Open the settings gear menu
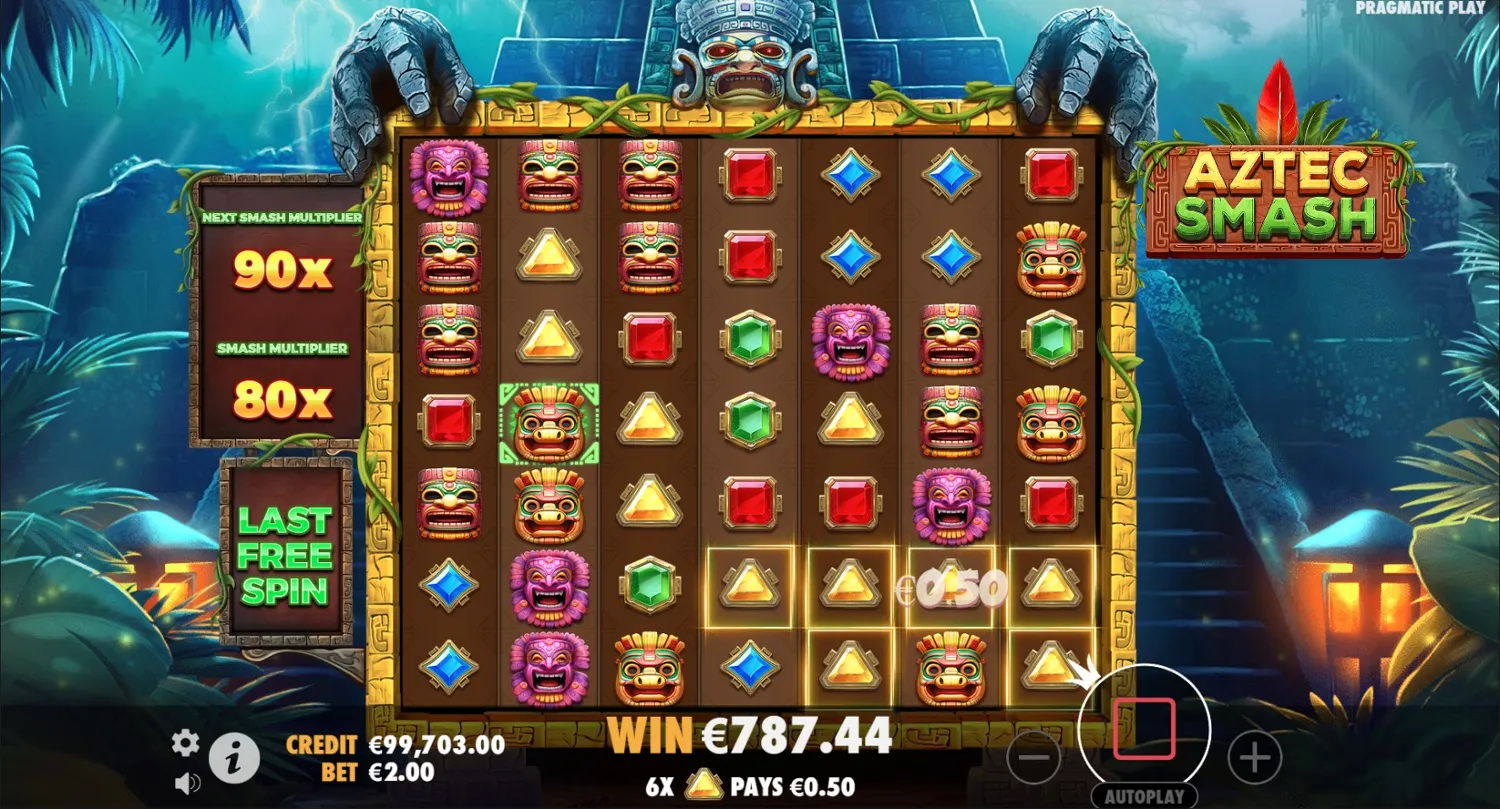The image size is (1500, 809). tap(184, 743)
